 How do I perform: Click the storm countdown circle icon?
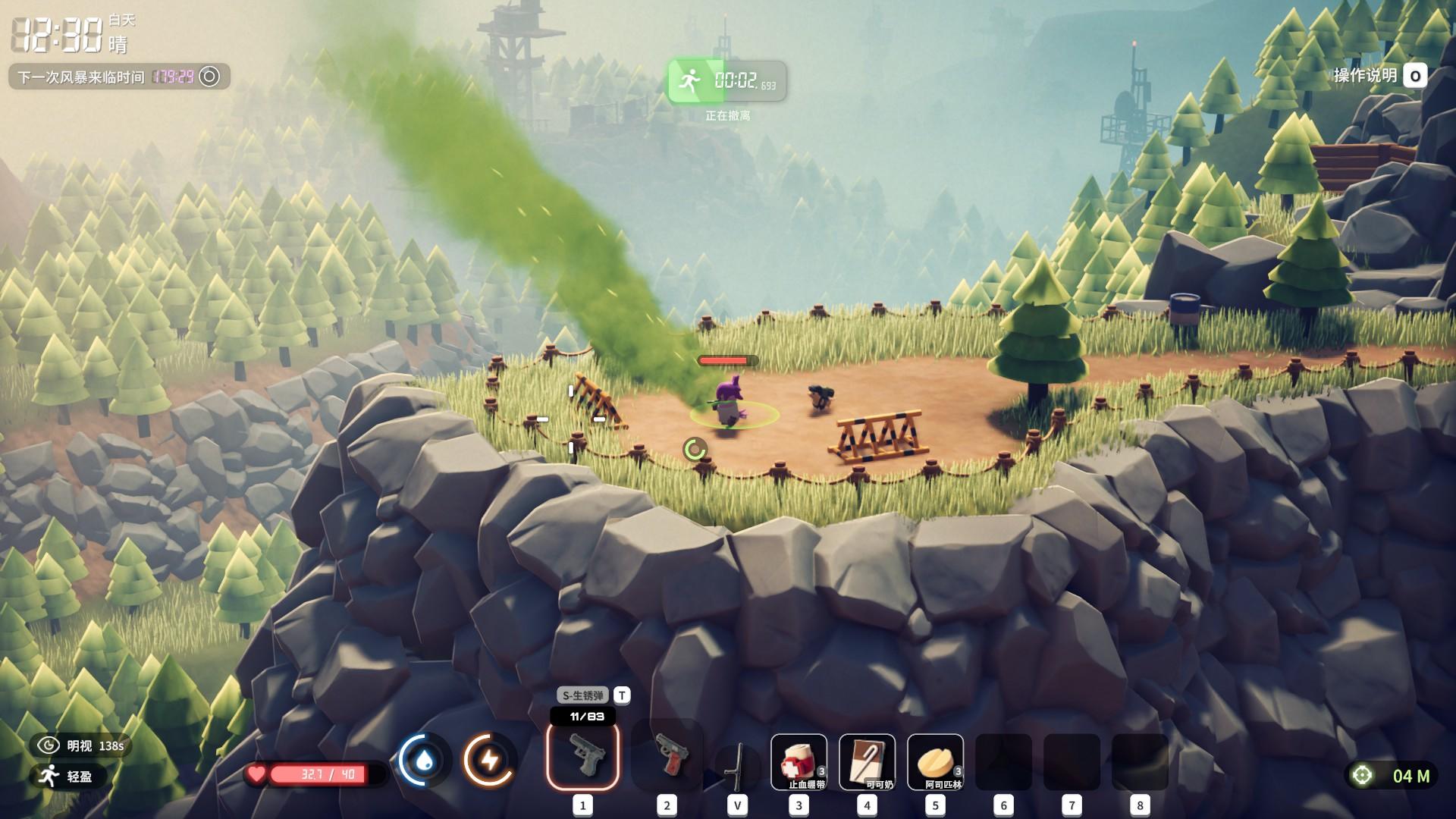(209, 77)
